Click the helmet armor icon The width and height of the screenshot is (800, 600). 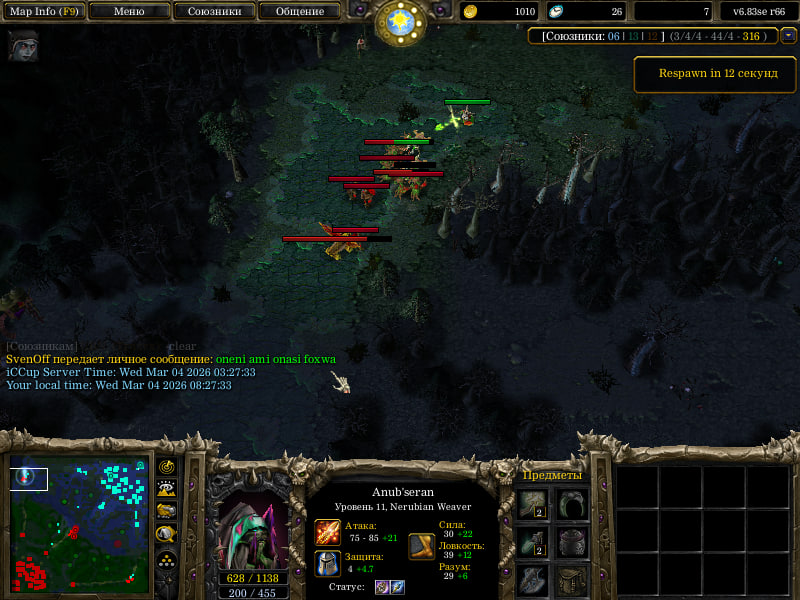(x=328, y=563)
